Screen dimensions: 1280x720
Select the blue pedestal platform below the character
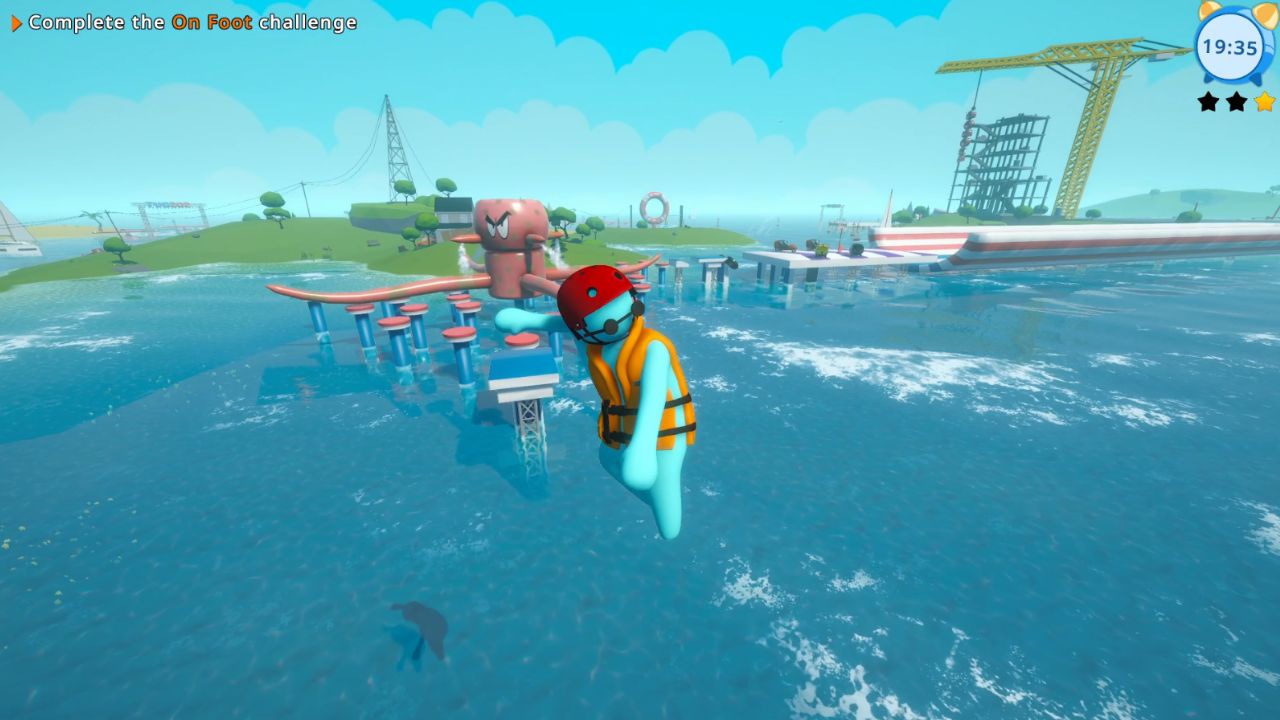tap(521, 370)
